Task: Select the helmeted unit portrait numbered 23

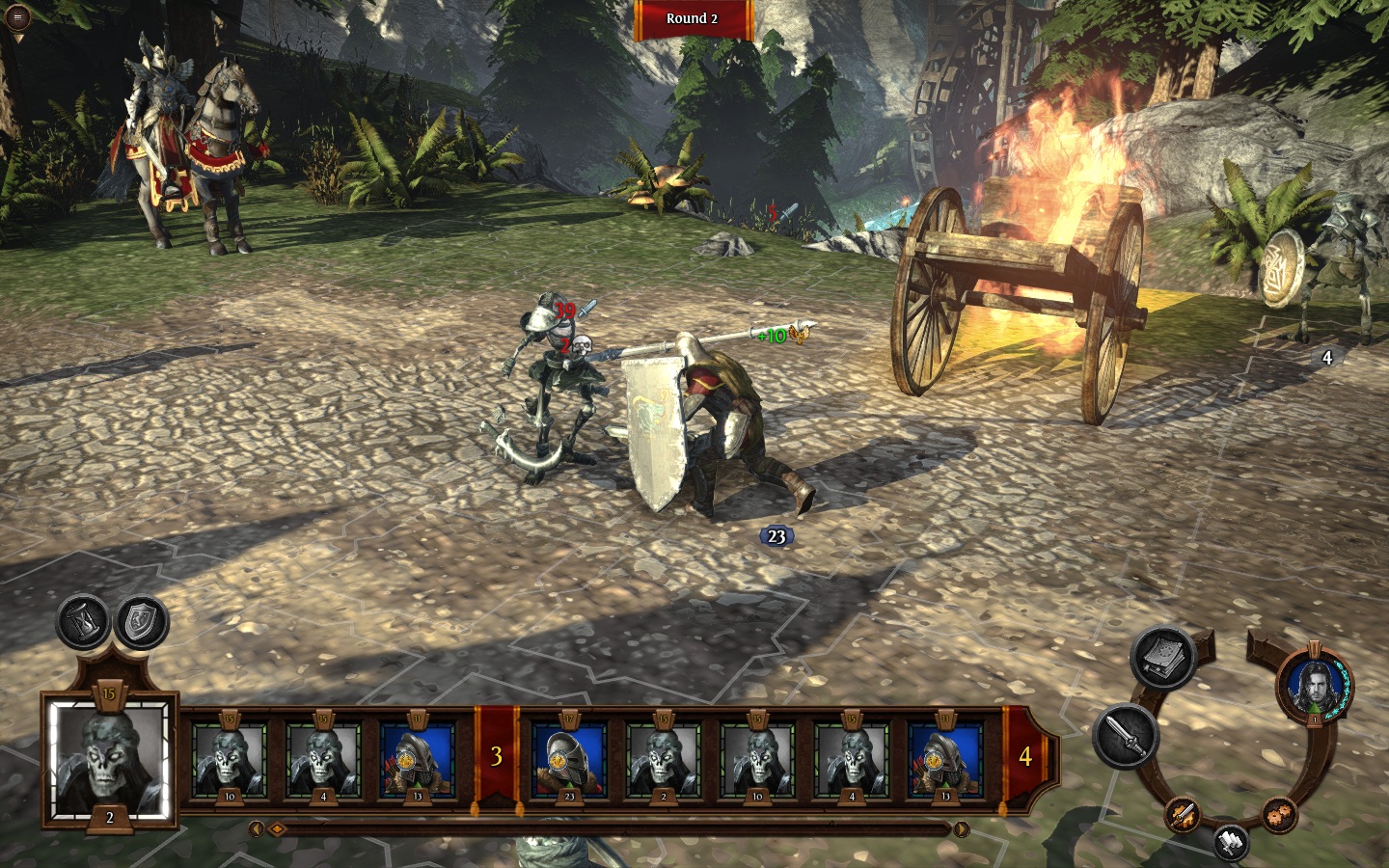Action: [x=569, y=755]
